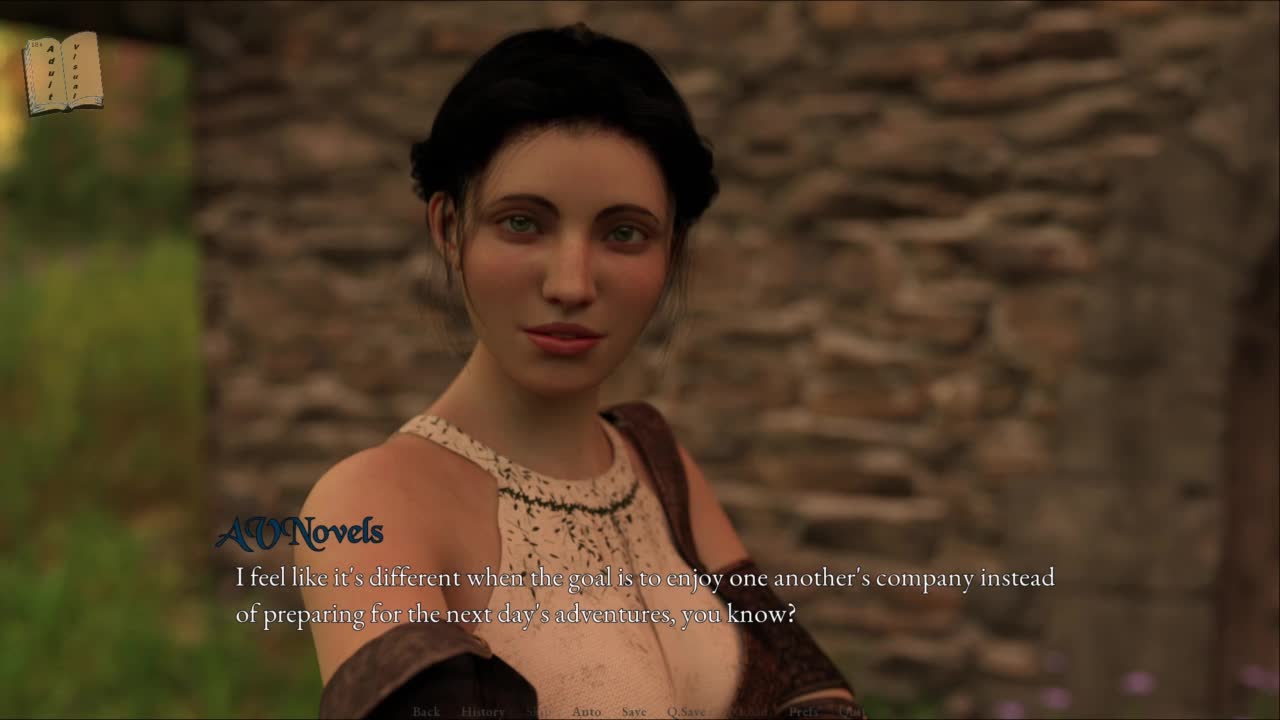The height and width of the screenshot is (720, 1280).
Task: Go back one dialogue line with Back
Action: (426, 711)
